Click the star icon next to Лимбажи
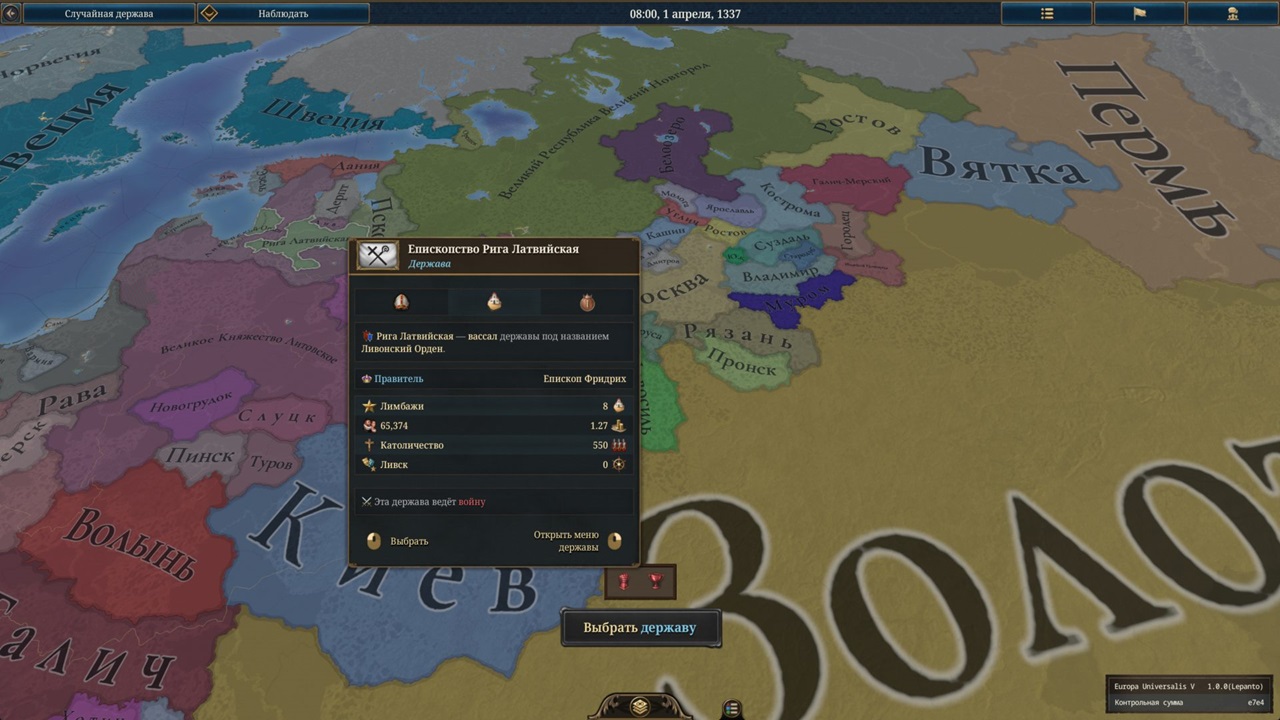 [371, 405]
